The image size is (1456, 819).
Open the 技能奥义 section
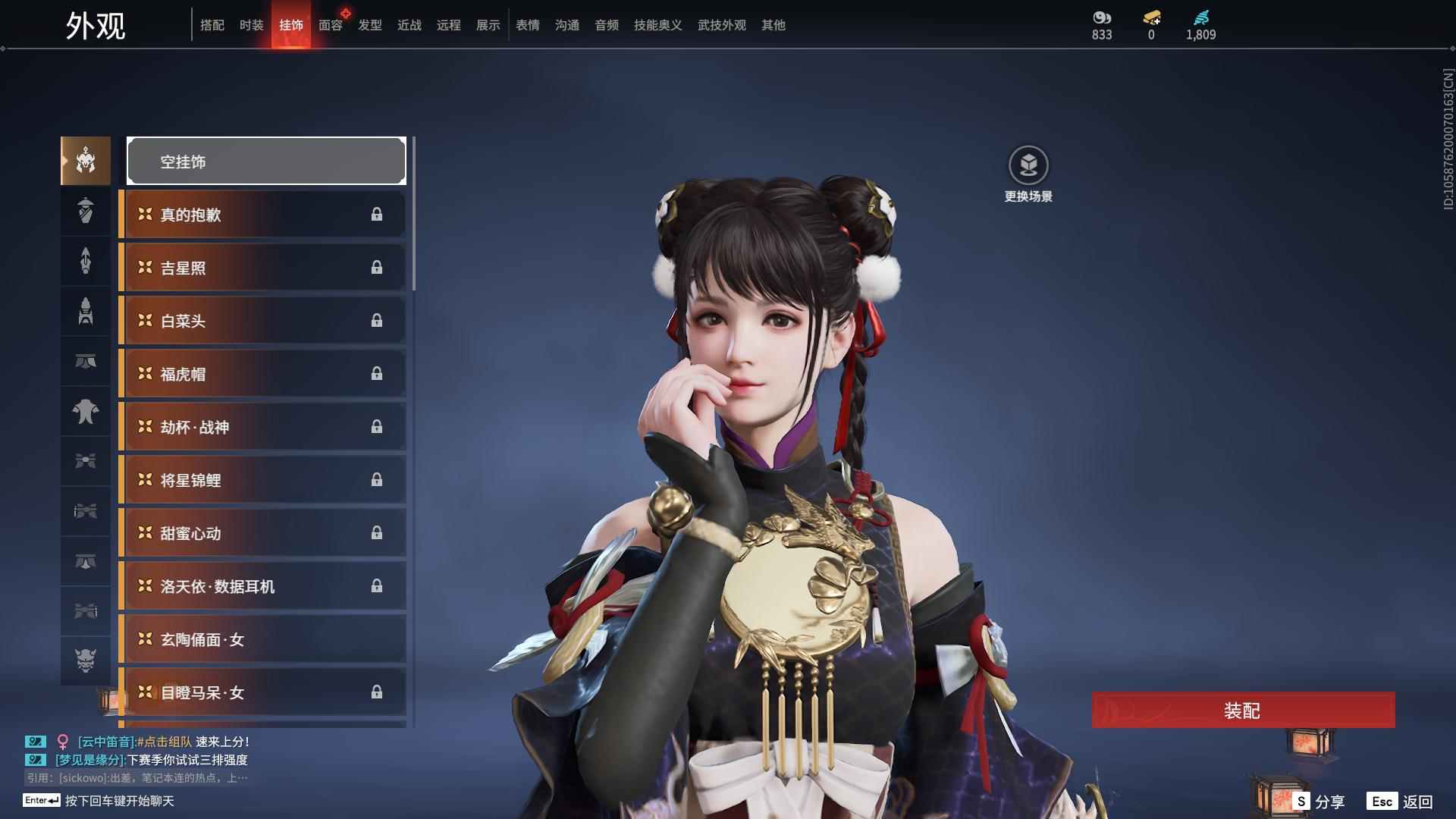pyautogui.click(x=657, y=25)
